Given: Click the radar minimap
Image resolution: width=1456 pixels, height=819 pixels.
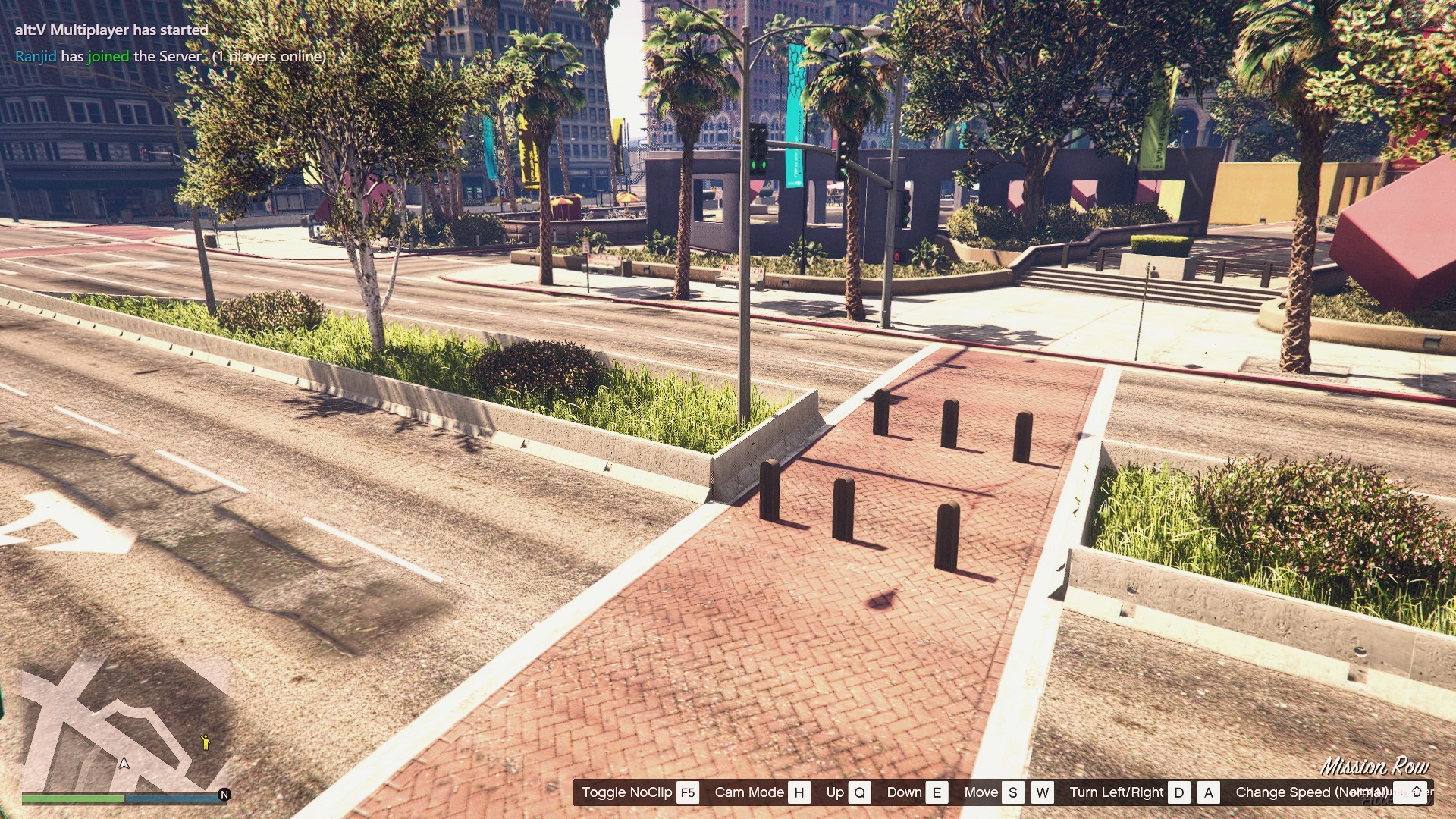Looking at the screenshot, I should tap(125, 724).
